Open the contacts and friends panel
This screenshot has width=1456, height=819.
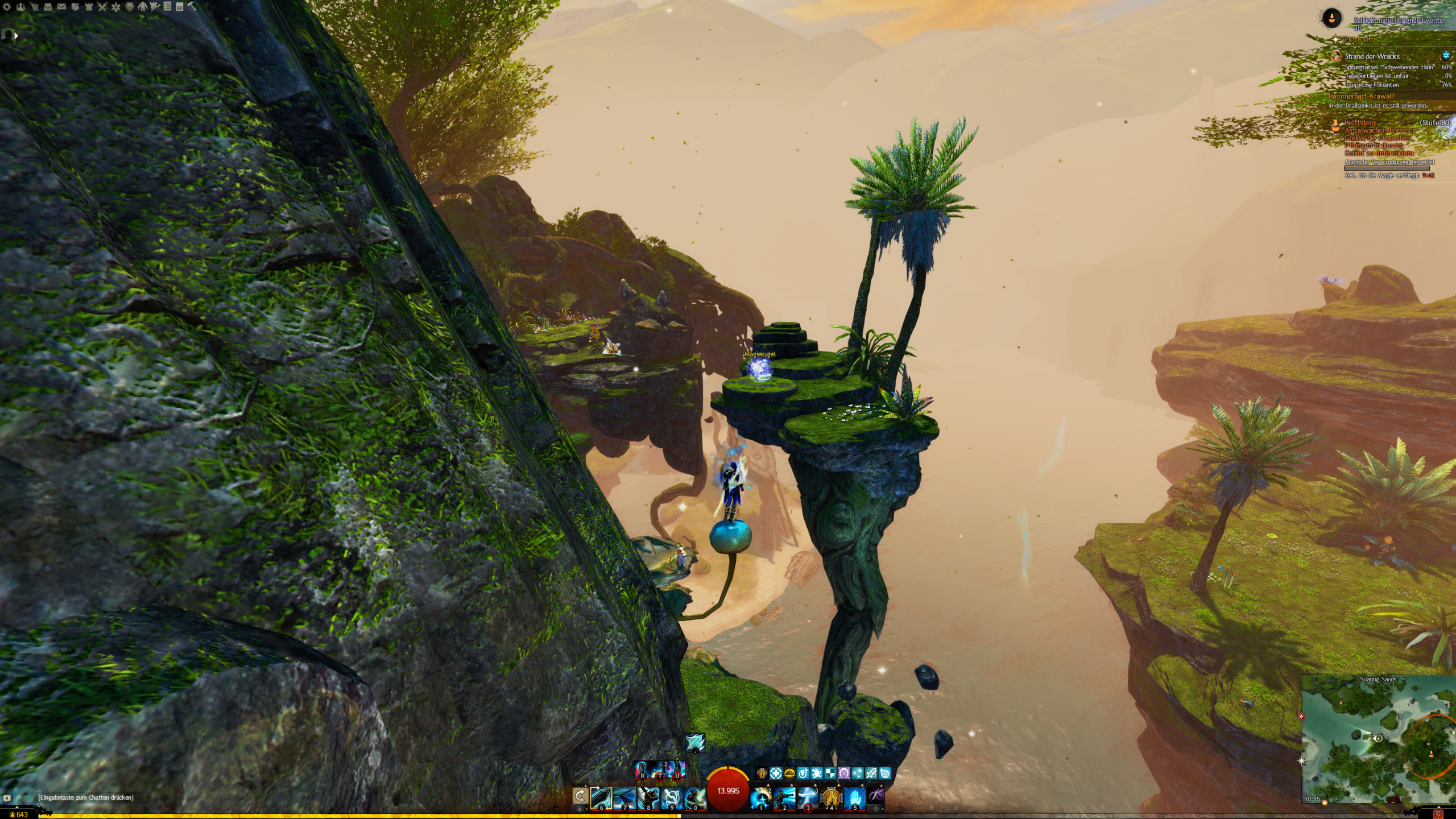(21, 7)
